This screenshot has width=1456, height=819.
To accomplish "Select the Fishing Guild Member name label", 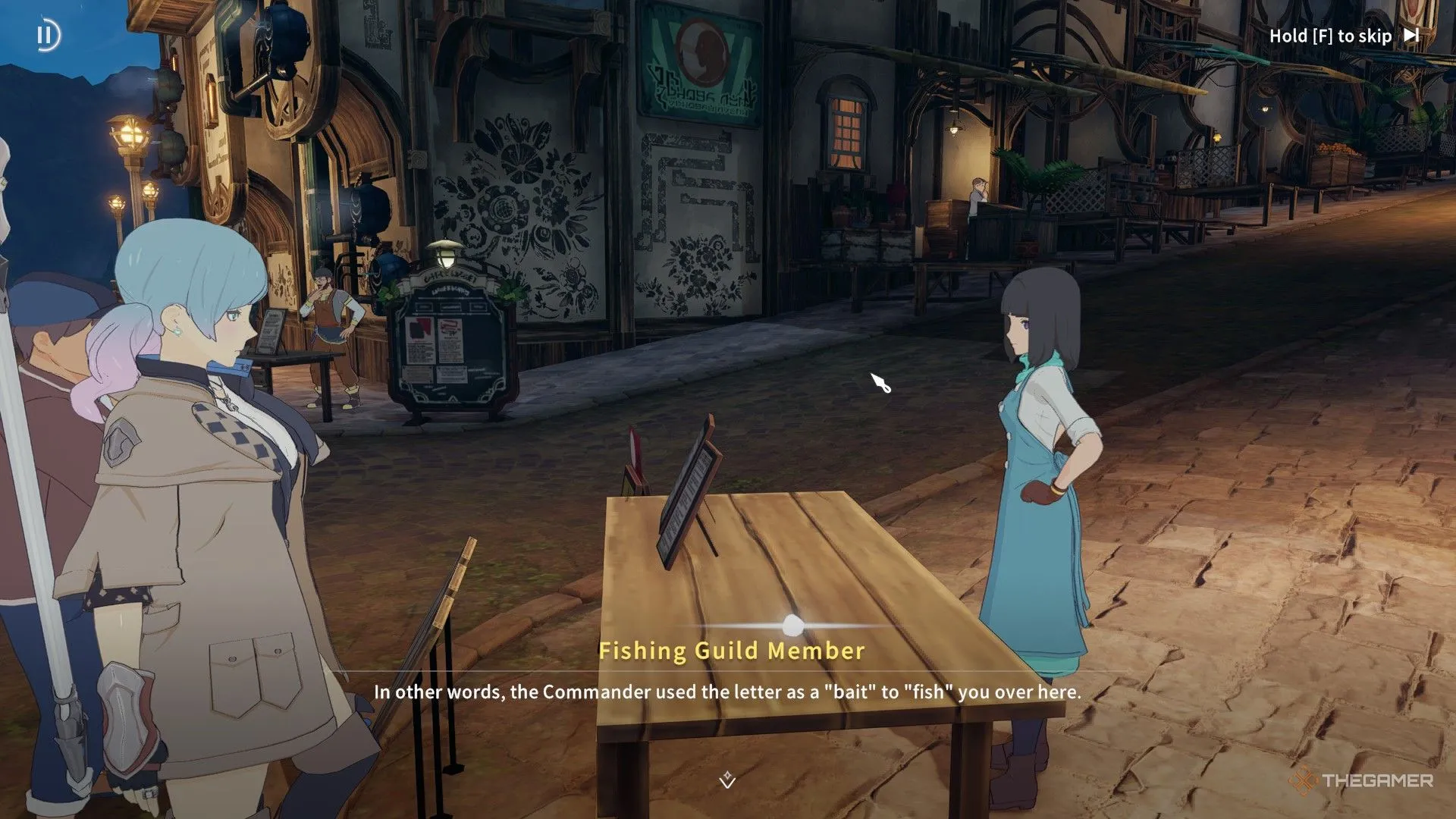I will click(732, 650).
